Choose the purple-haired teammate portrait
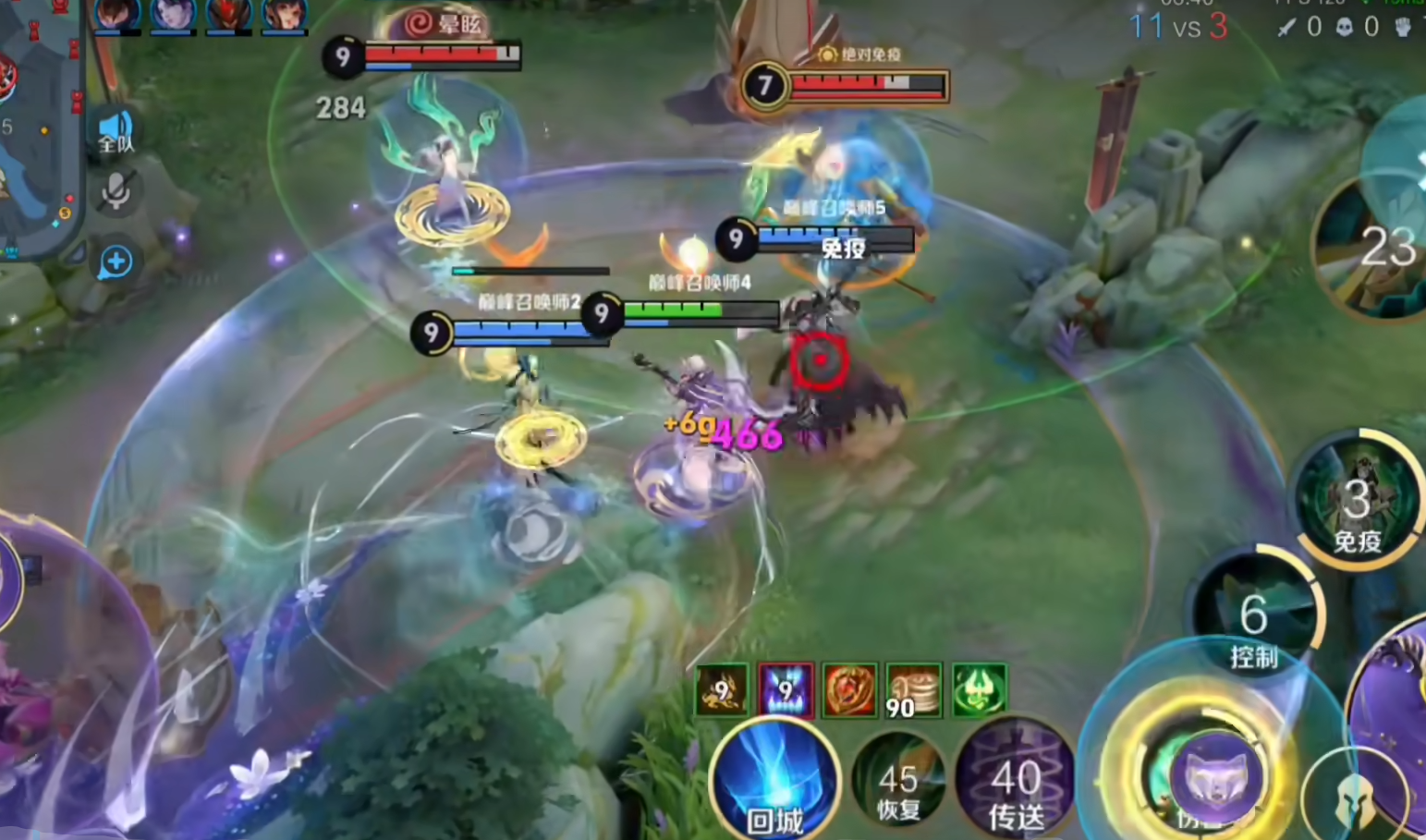 (174, 15)
